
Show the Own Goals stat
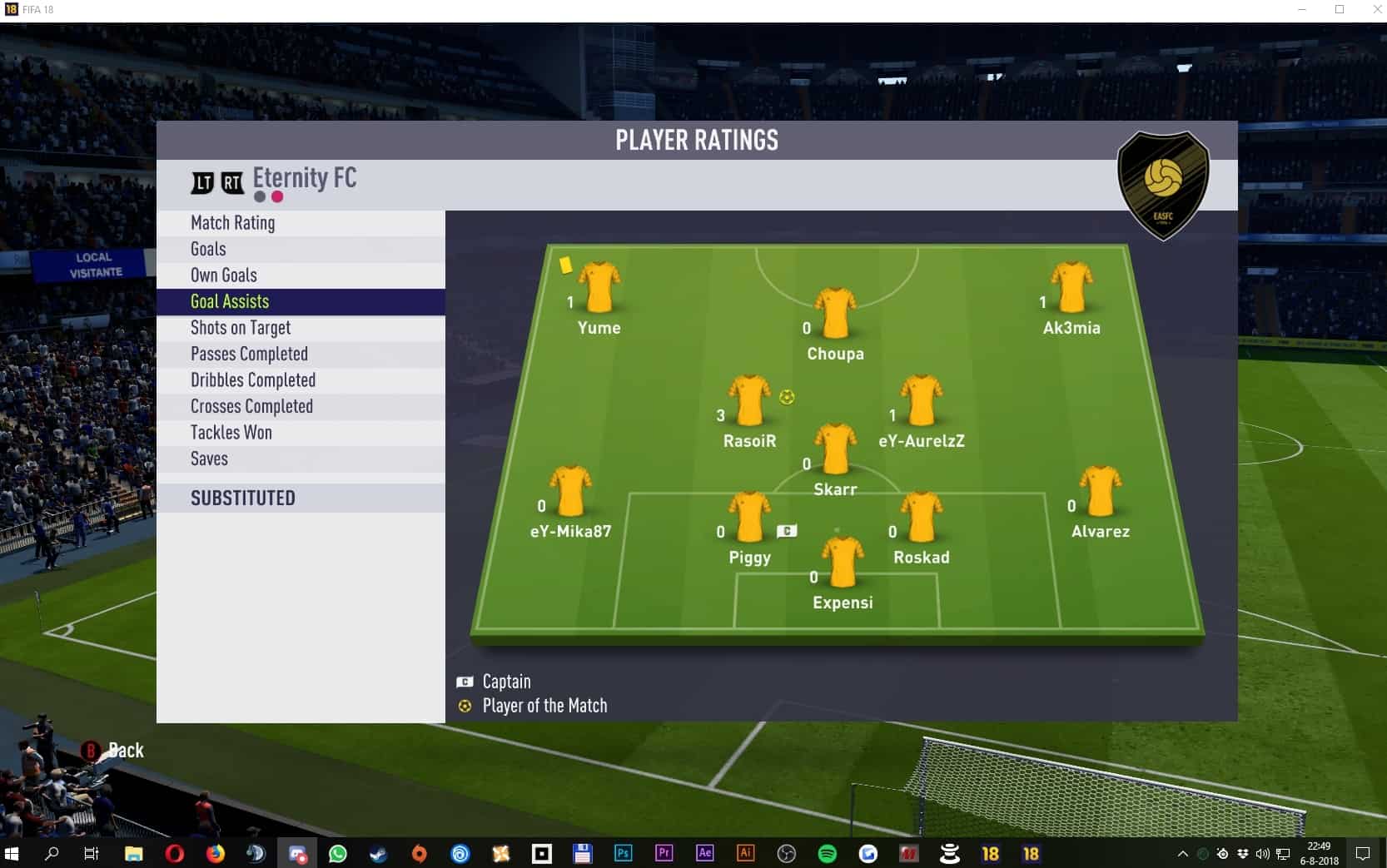click(x=224, y=275)
